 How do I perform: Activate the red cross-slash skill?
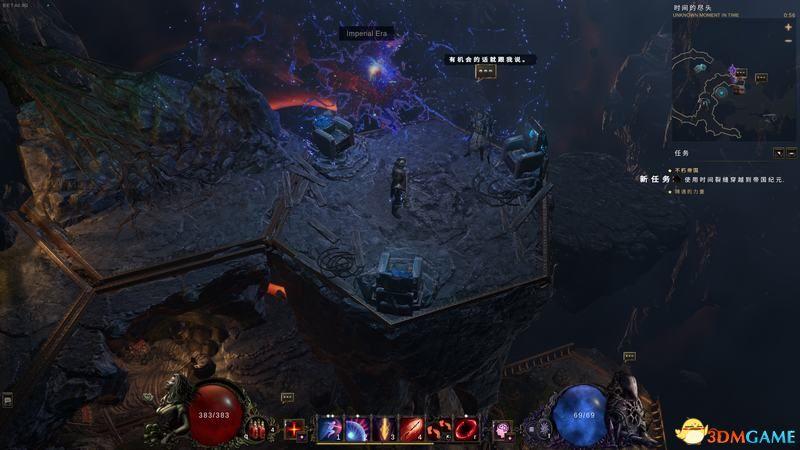point(294,429)
